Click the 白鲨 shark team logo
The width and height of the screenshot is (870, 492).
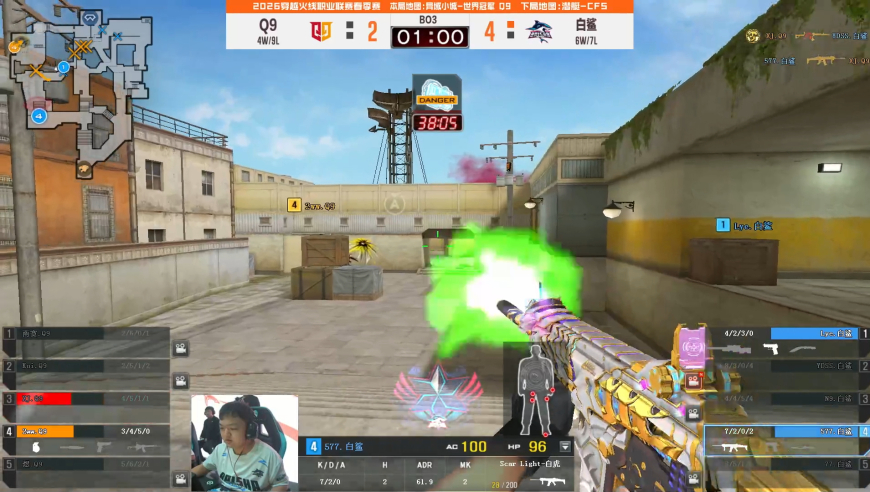coord(541,32)
